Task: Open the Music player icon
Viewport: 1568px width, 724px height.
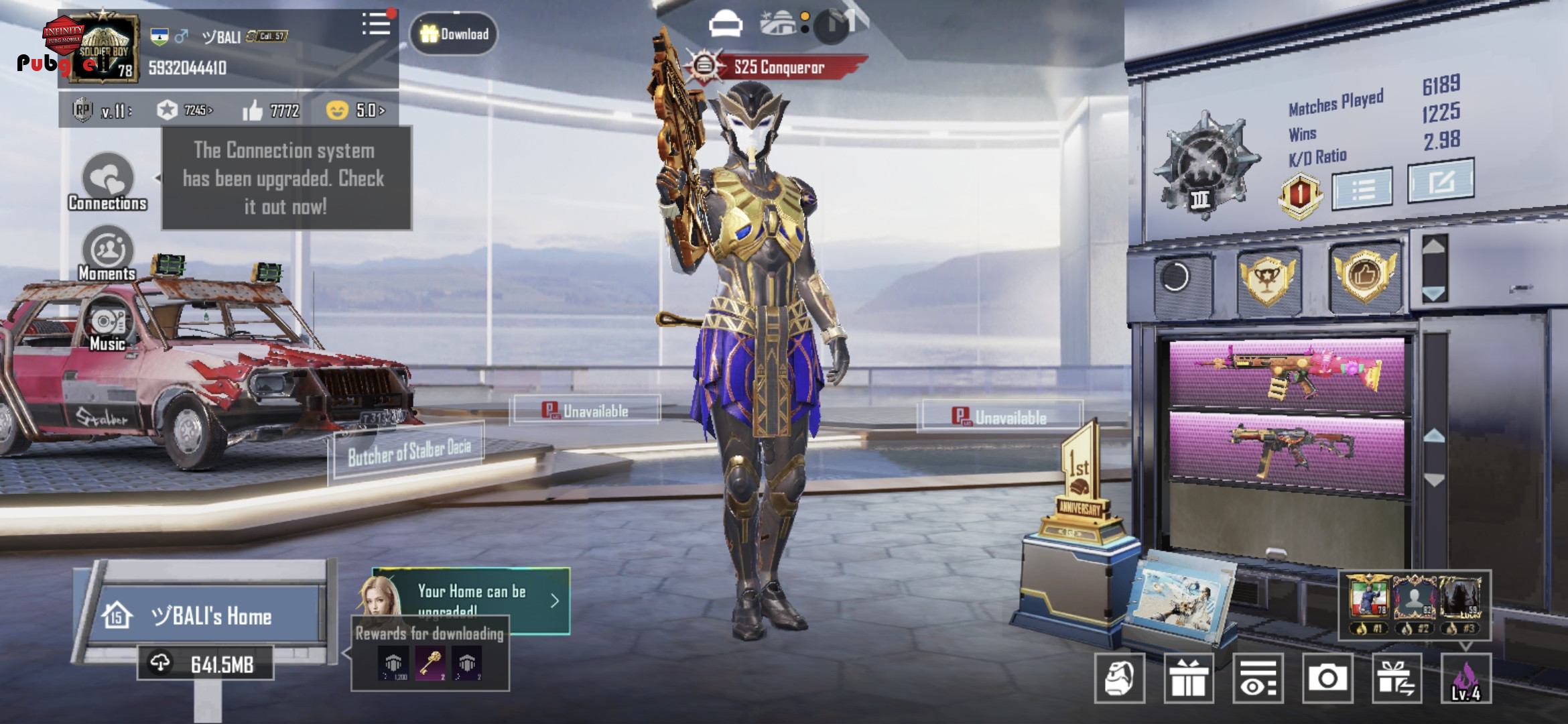Action: (107, 326)
